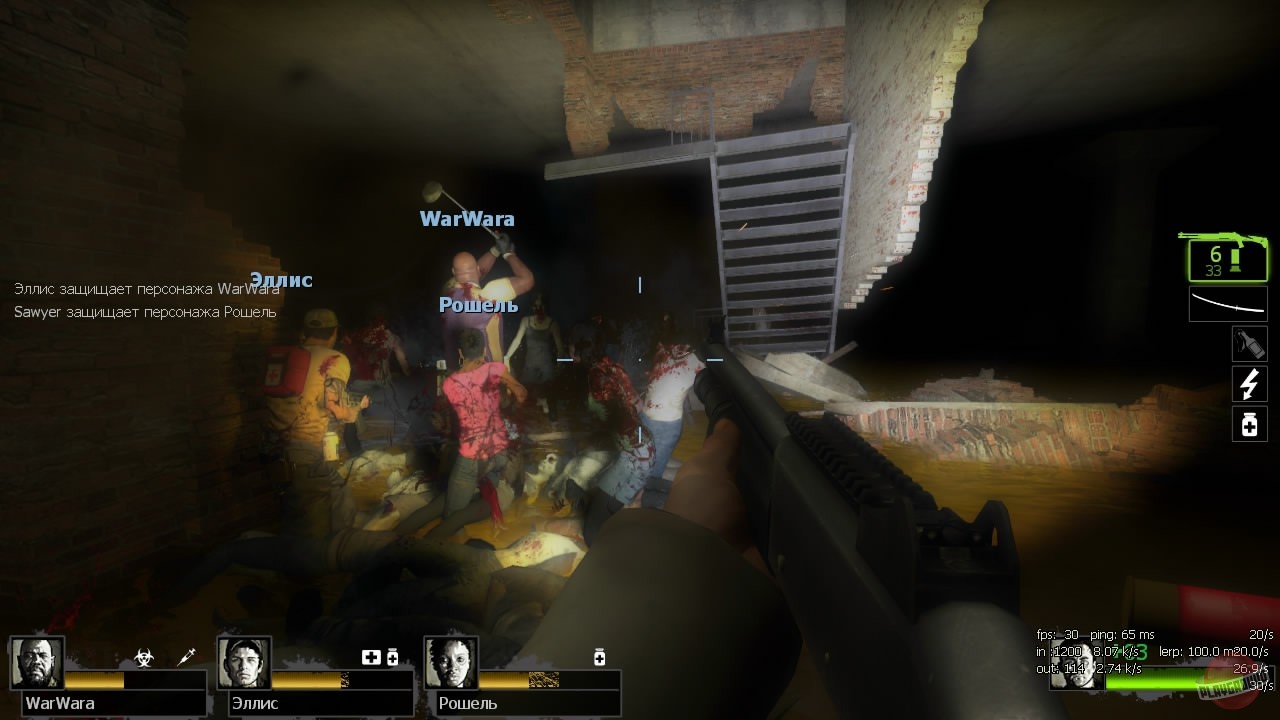Click the floating WarWara name tag

click(467, 219)
